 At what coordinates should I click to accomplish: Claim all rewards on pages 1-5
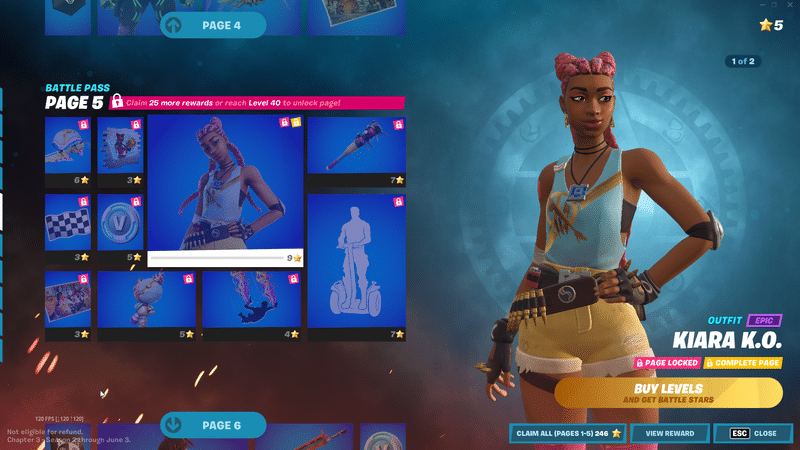pyautogui.click(x=567, y=433)
